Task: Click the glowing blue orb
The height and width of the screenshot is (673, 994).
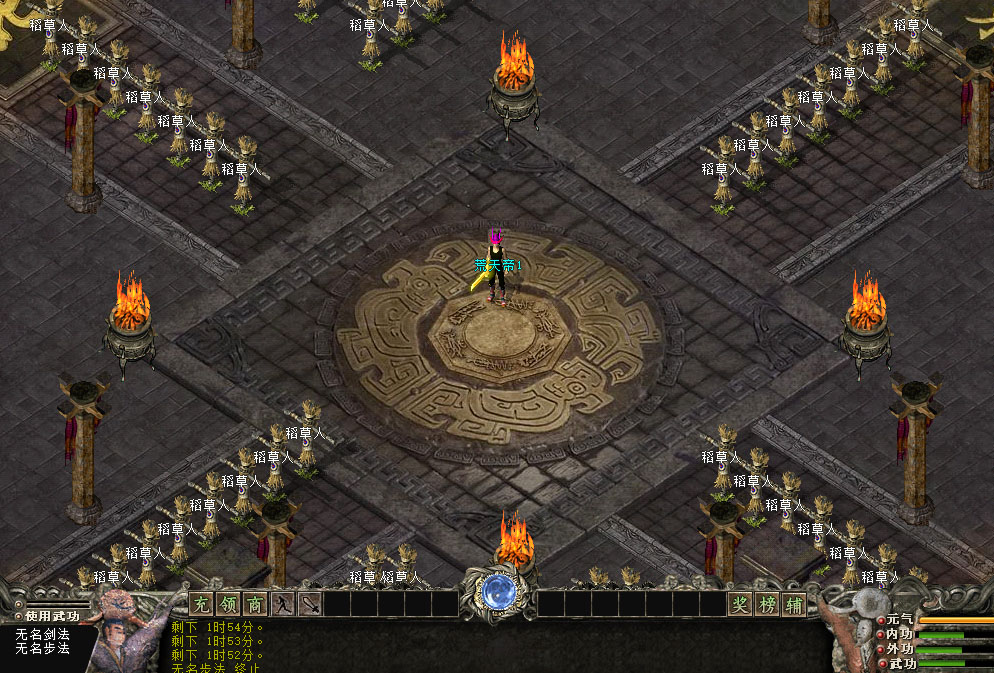Action: click(497, 592)
